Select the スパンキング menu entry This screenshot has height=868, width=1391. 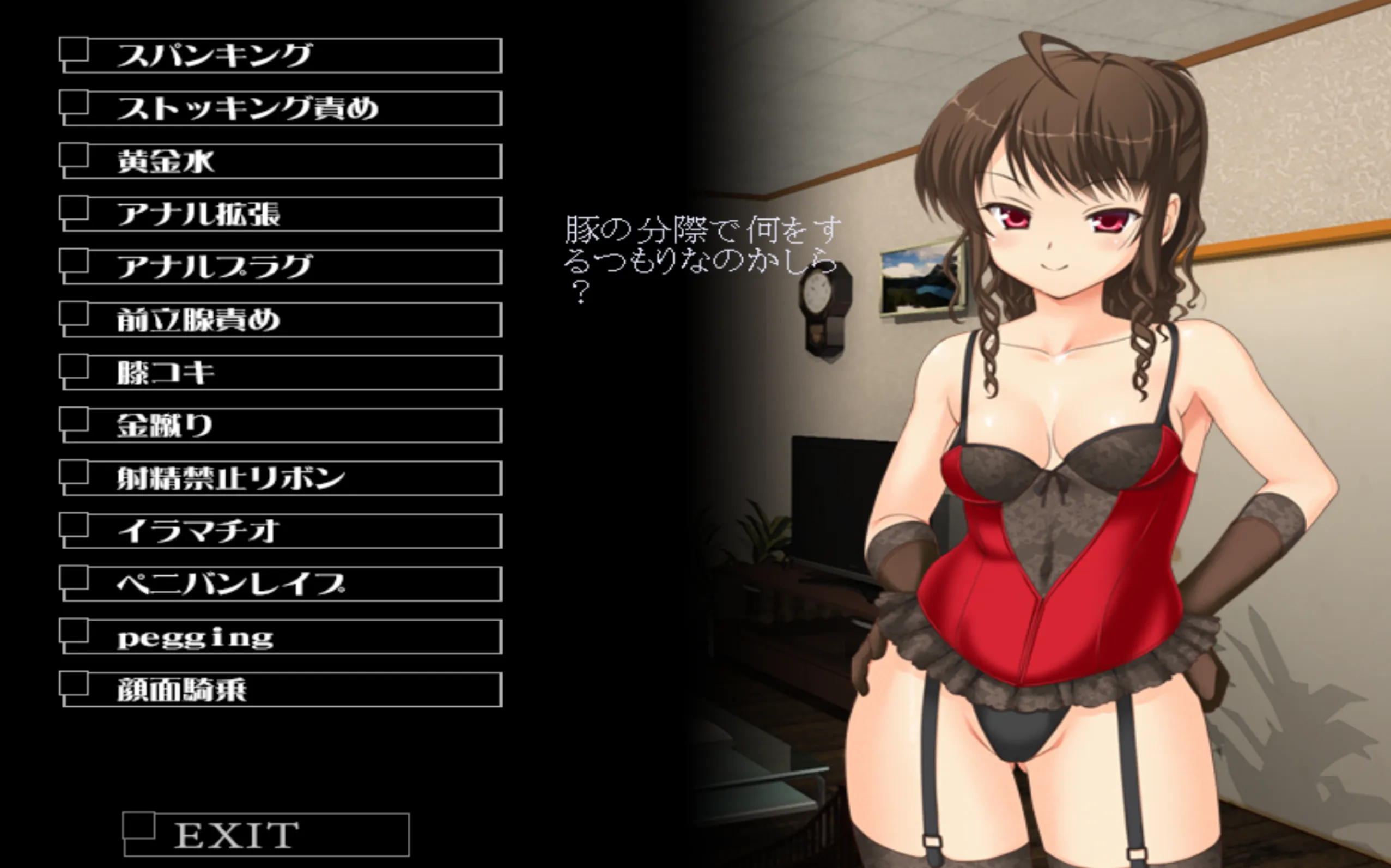click(281, 56)
